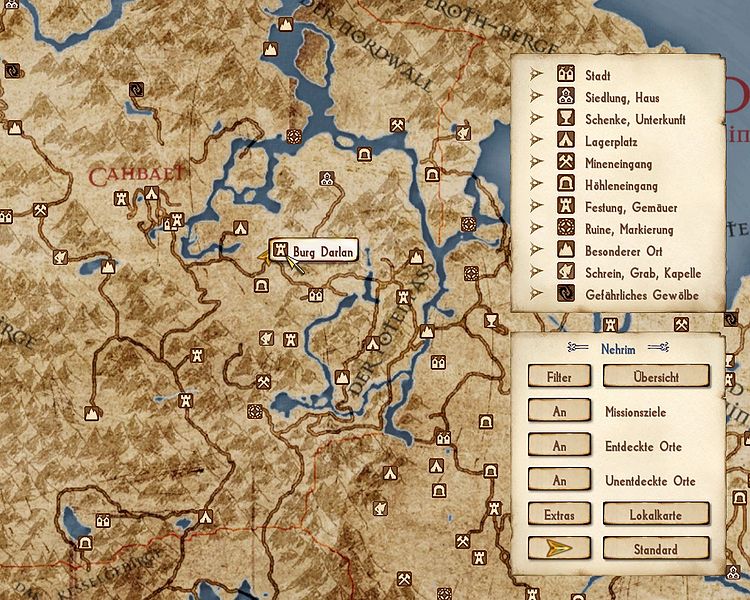750x600 pixels.
Task: Open the Extras options
Action: [560, 514]
